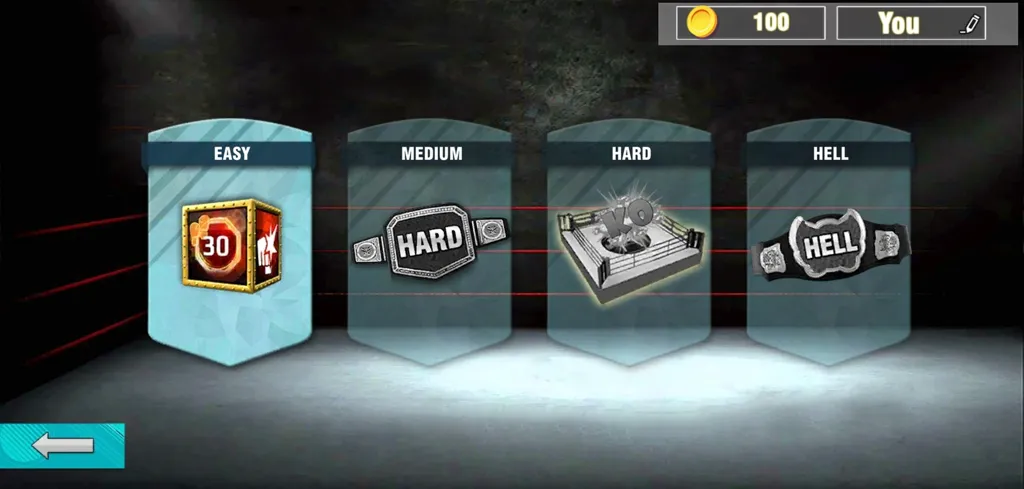This screenshot has height=489, width=1024.
Task: Edit the player name "You"
Action: tap(969, 23)
